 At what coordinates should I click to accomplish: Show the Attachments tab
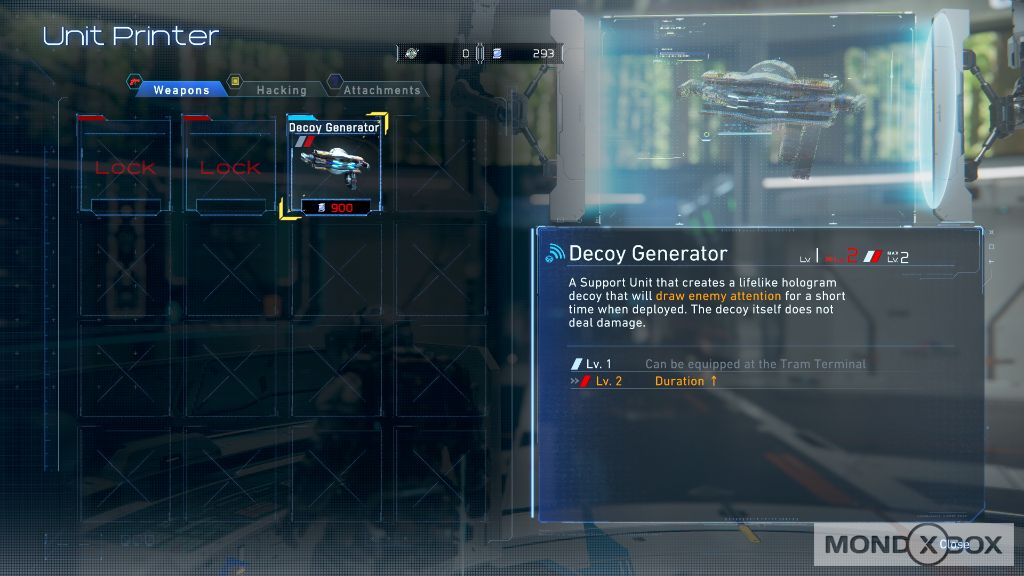pos(381,90)
